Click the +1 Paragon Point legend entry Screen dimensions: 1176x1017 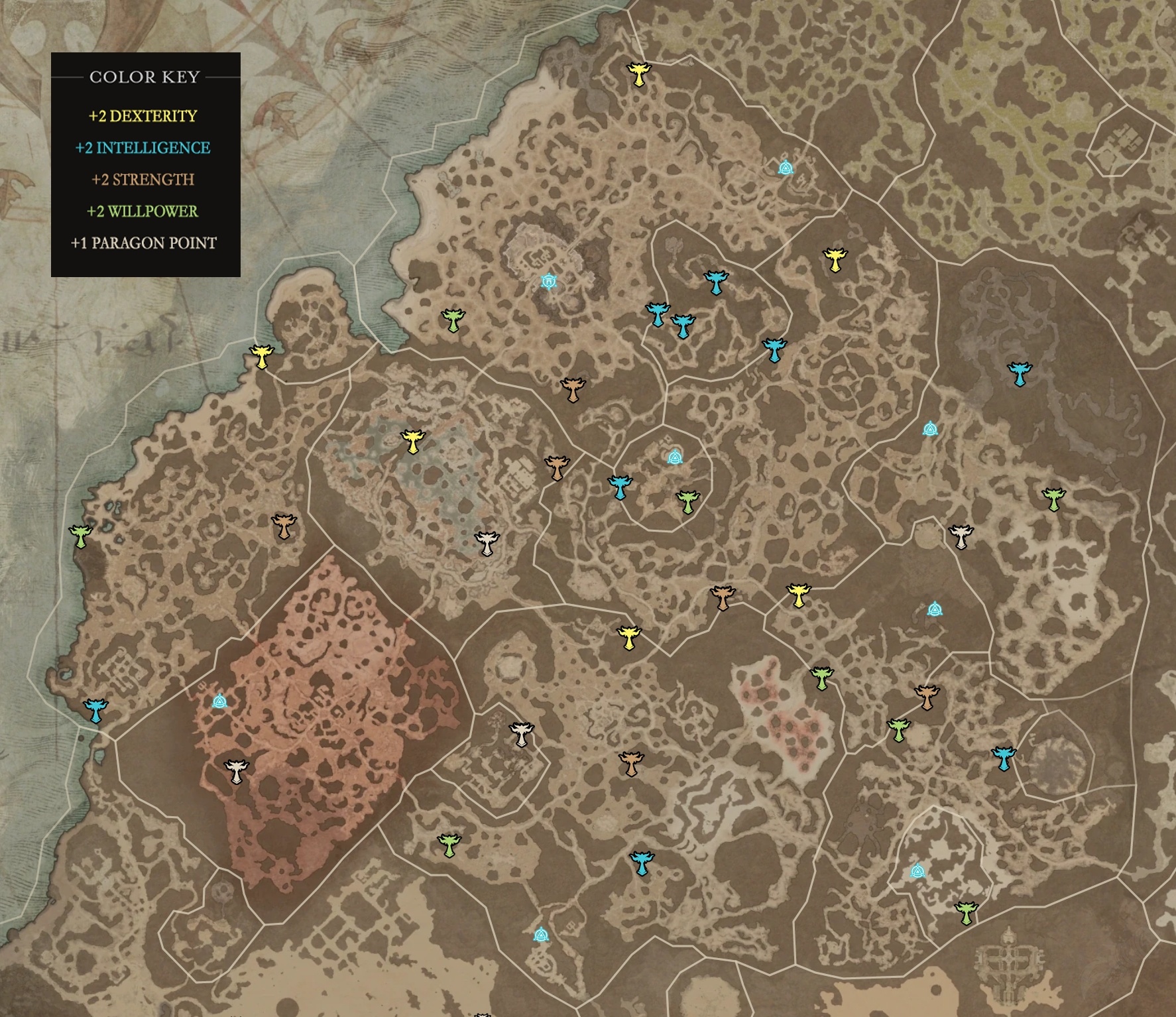[143, 243]
